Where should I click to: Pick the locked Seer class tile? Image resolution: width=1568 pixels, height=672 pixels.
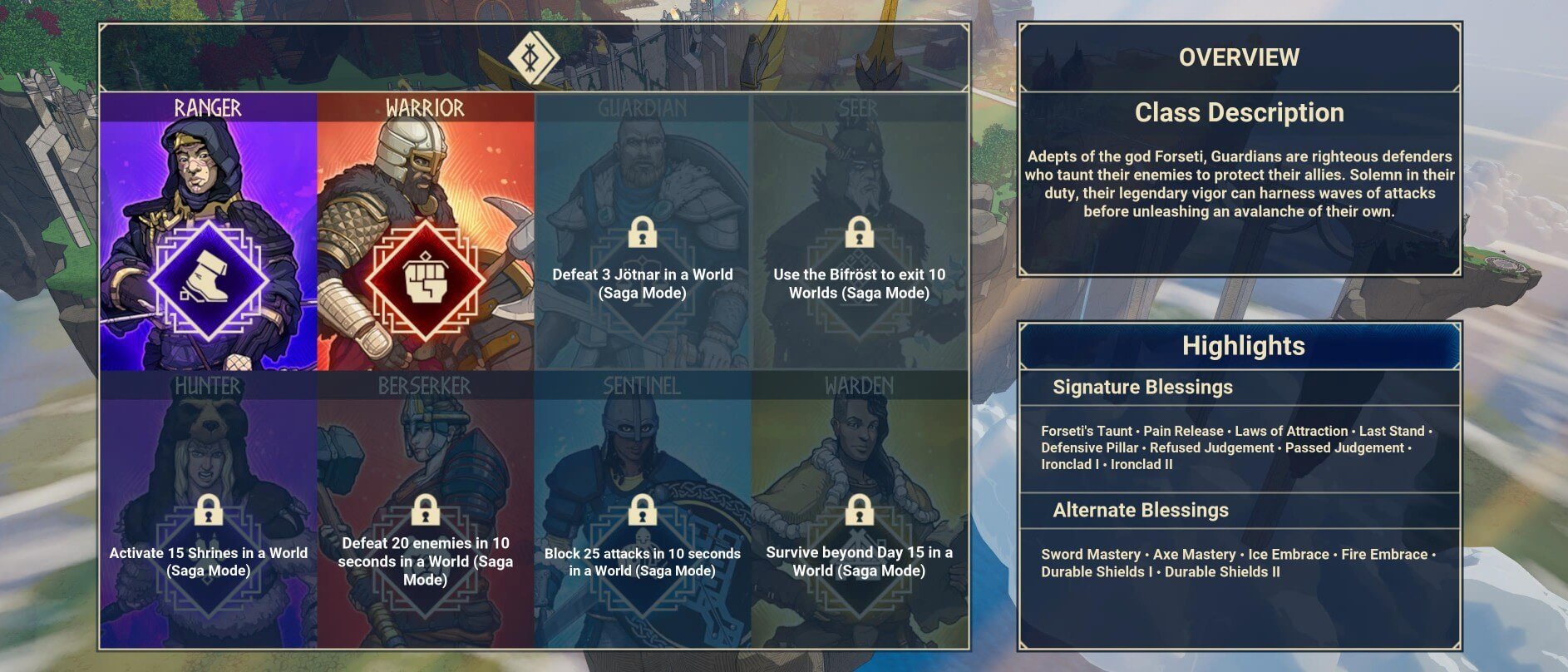coord(860,233)
